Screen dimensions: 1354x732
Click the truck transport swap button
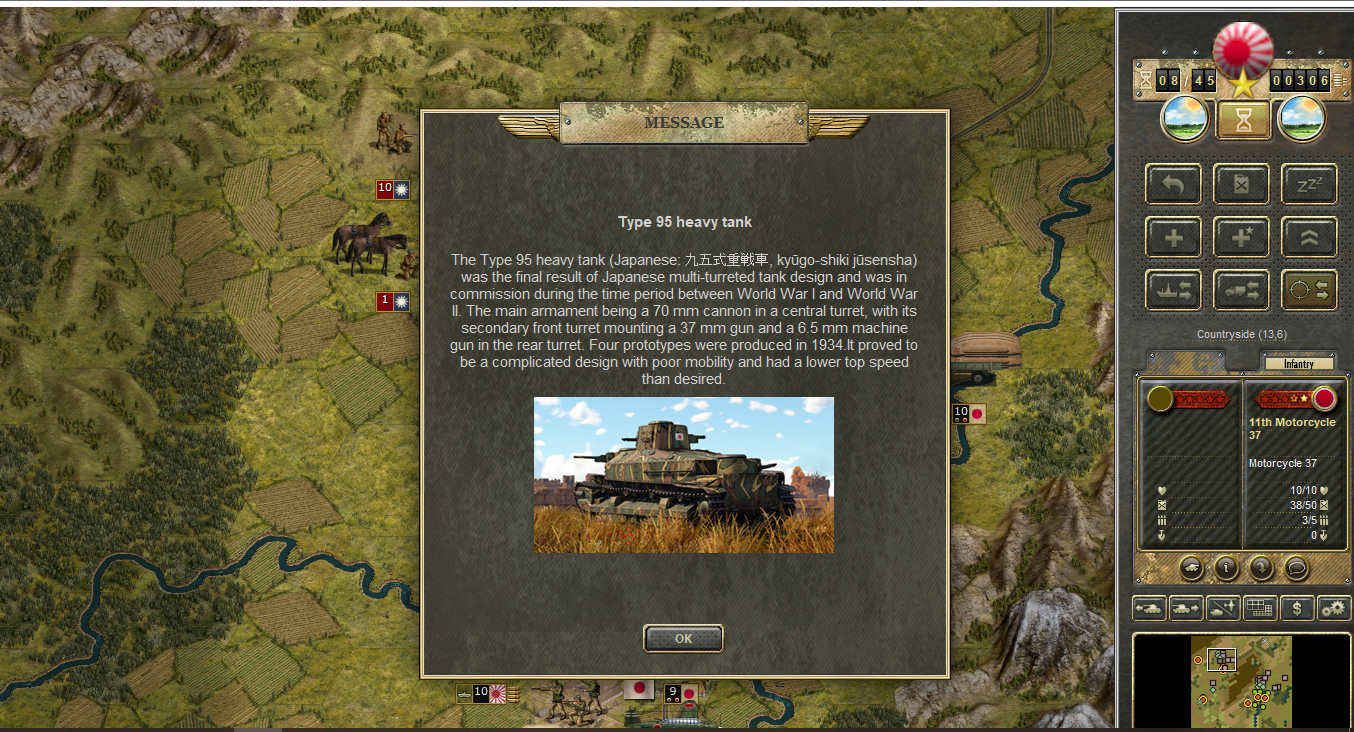[1241, 290]
